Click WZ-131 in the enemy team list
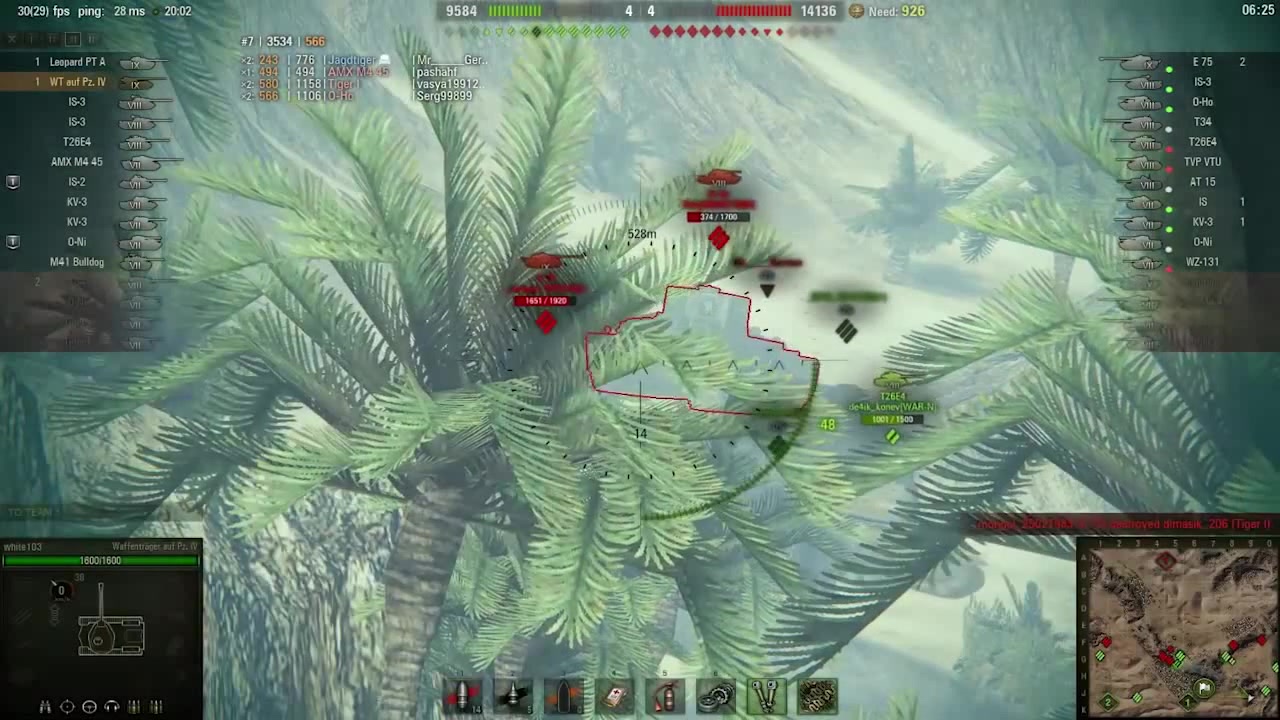 click(1202, 262)
